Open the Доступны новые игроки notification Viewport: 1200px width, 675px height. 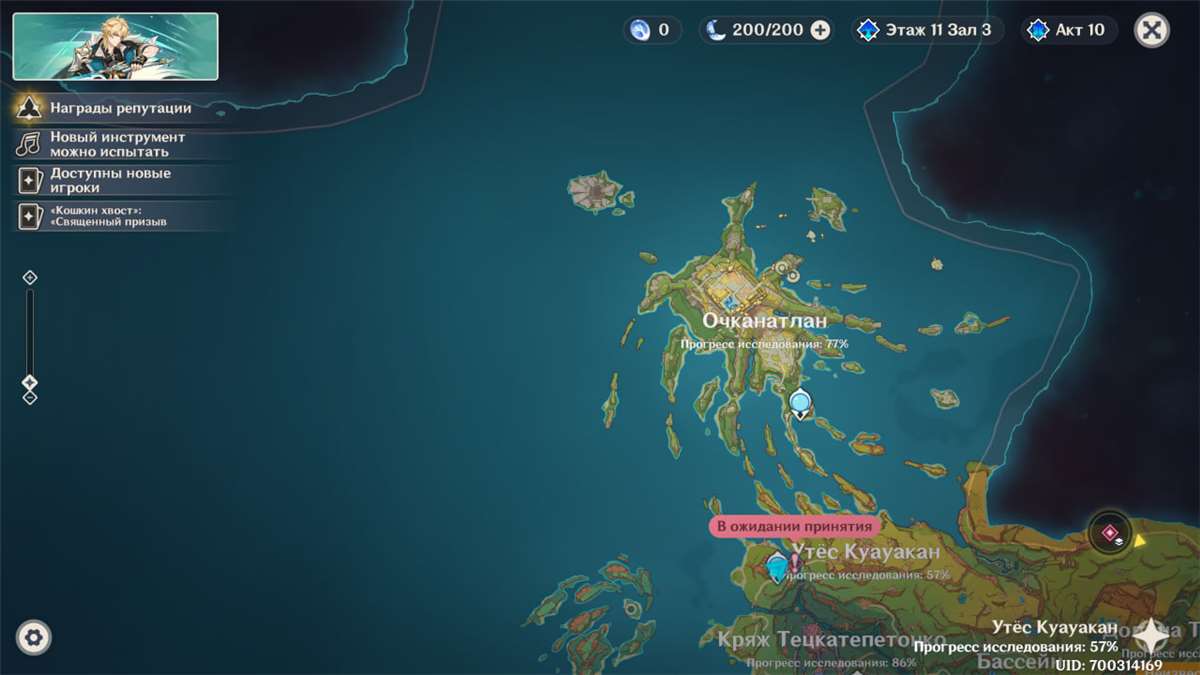(110, 180)
